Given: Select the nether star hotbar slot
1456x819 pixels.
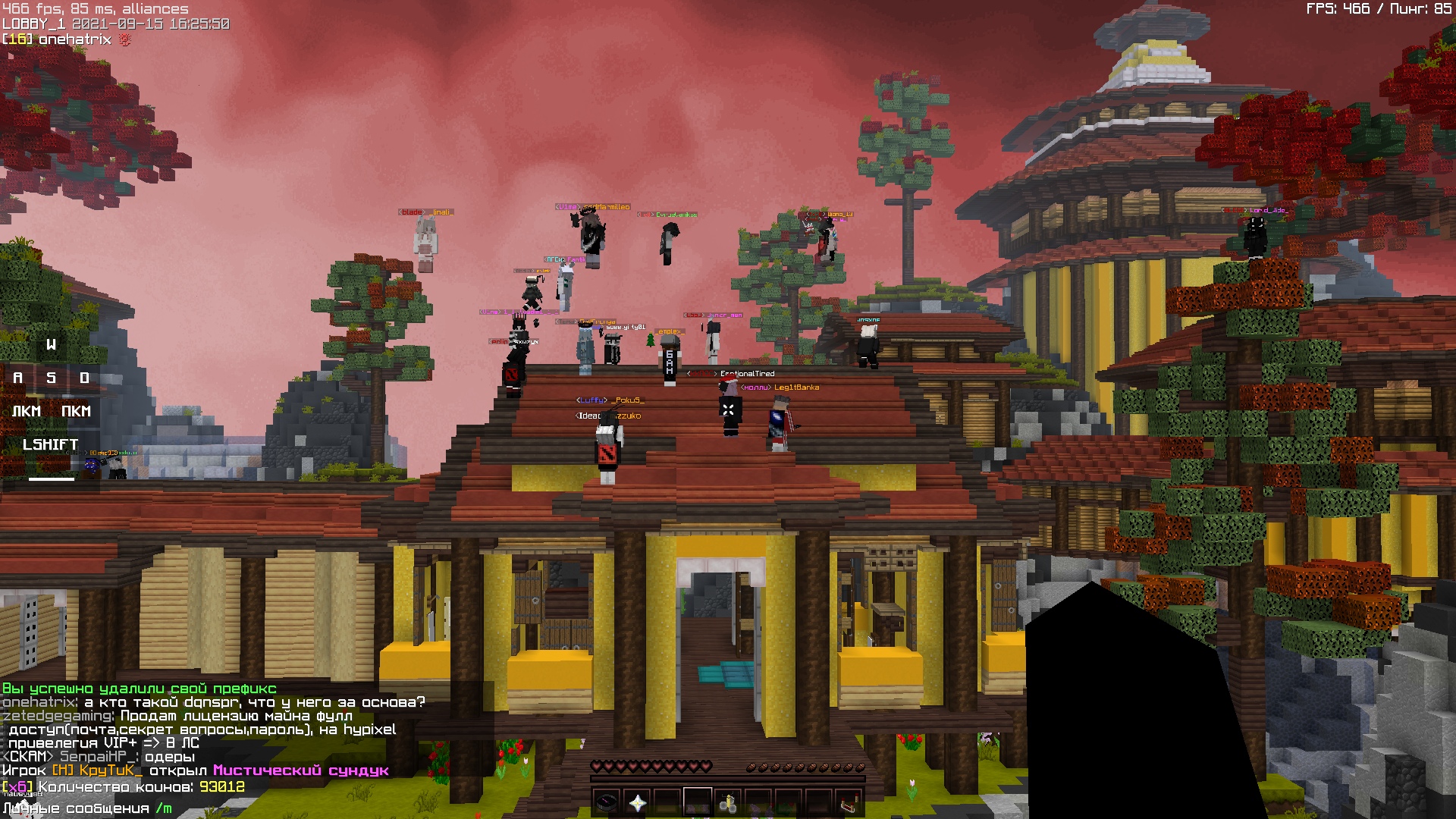Looking at the screenshot, I should [637, 802].
